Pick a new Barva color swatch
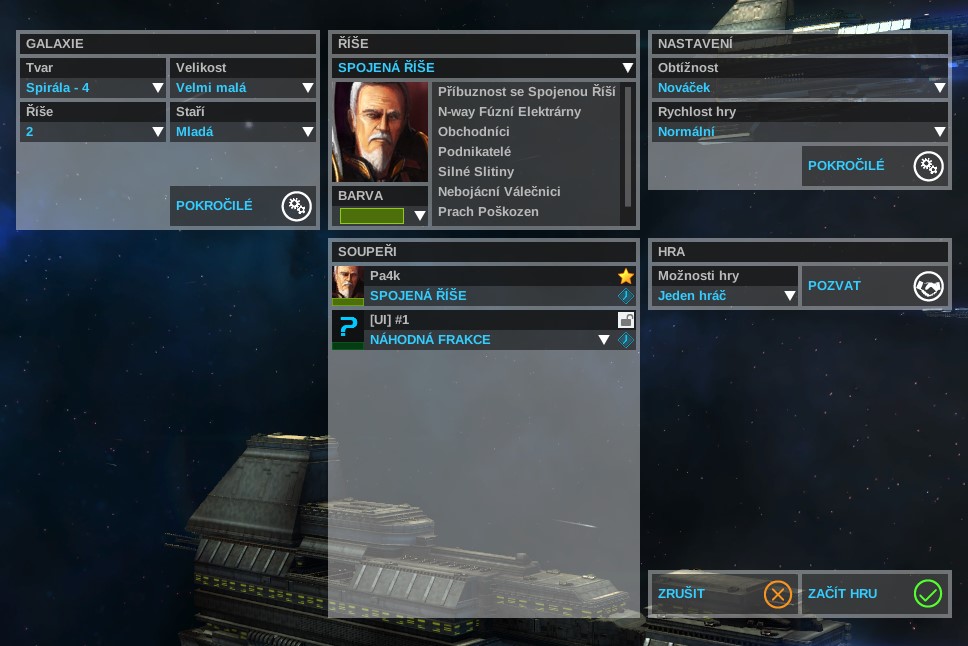 [381, 216]
